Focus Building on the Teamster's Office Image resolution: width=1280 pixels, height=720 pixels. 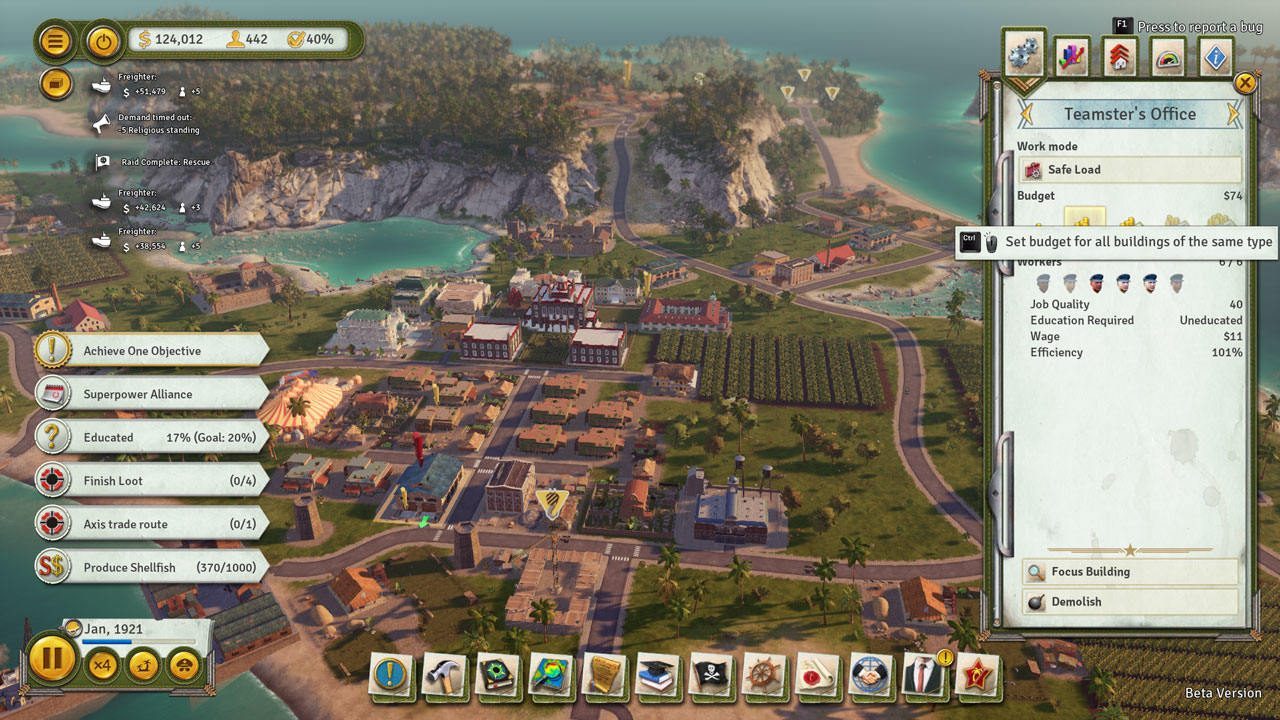point(1129,572)
